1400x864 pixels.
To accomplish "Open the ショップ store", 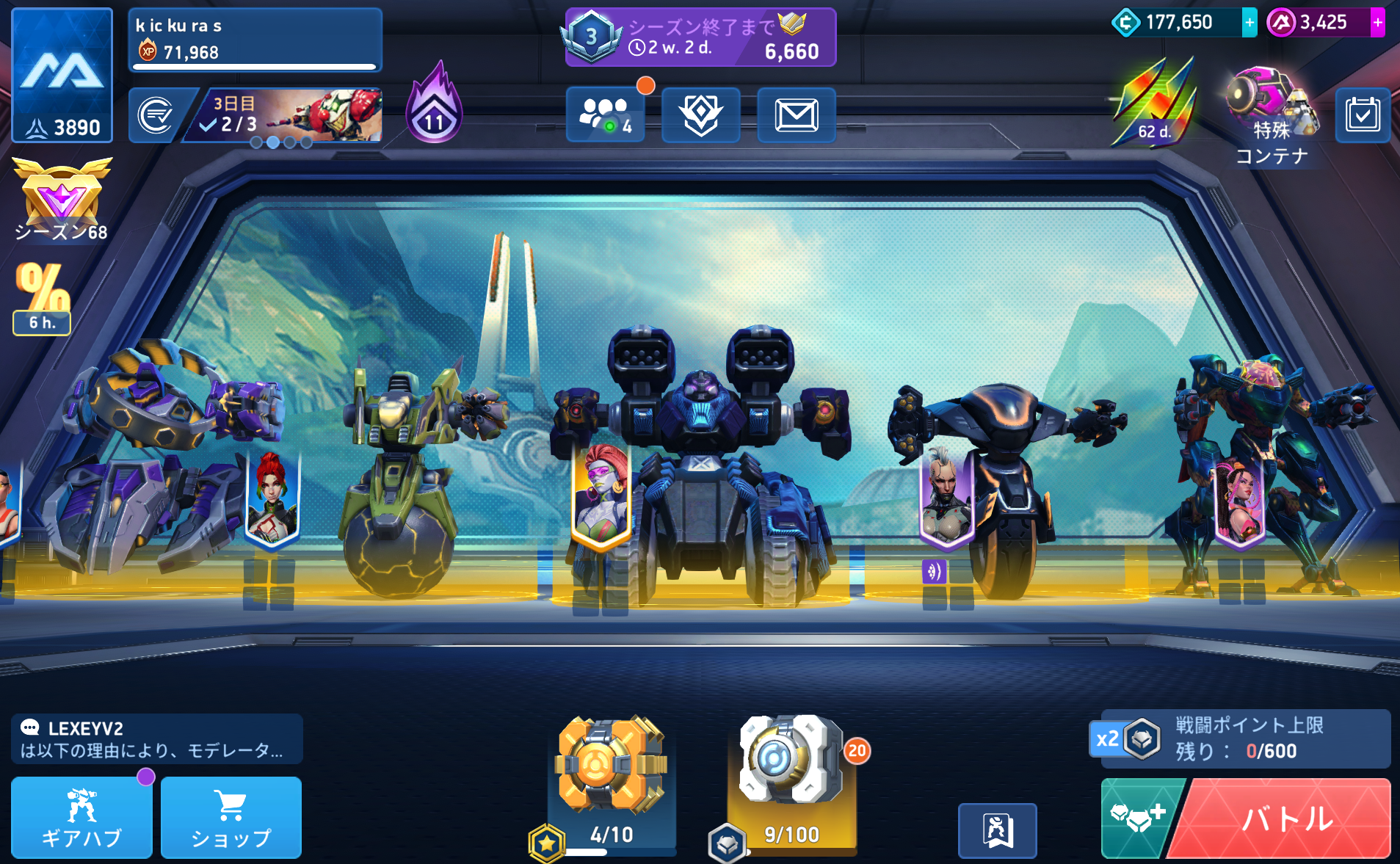I will point(231,818).
